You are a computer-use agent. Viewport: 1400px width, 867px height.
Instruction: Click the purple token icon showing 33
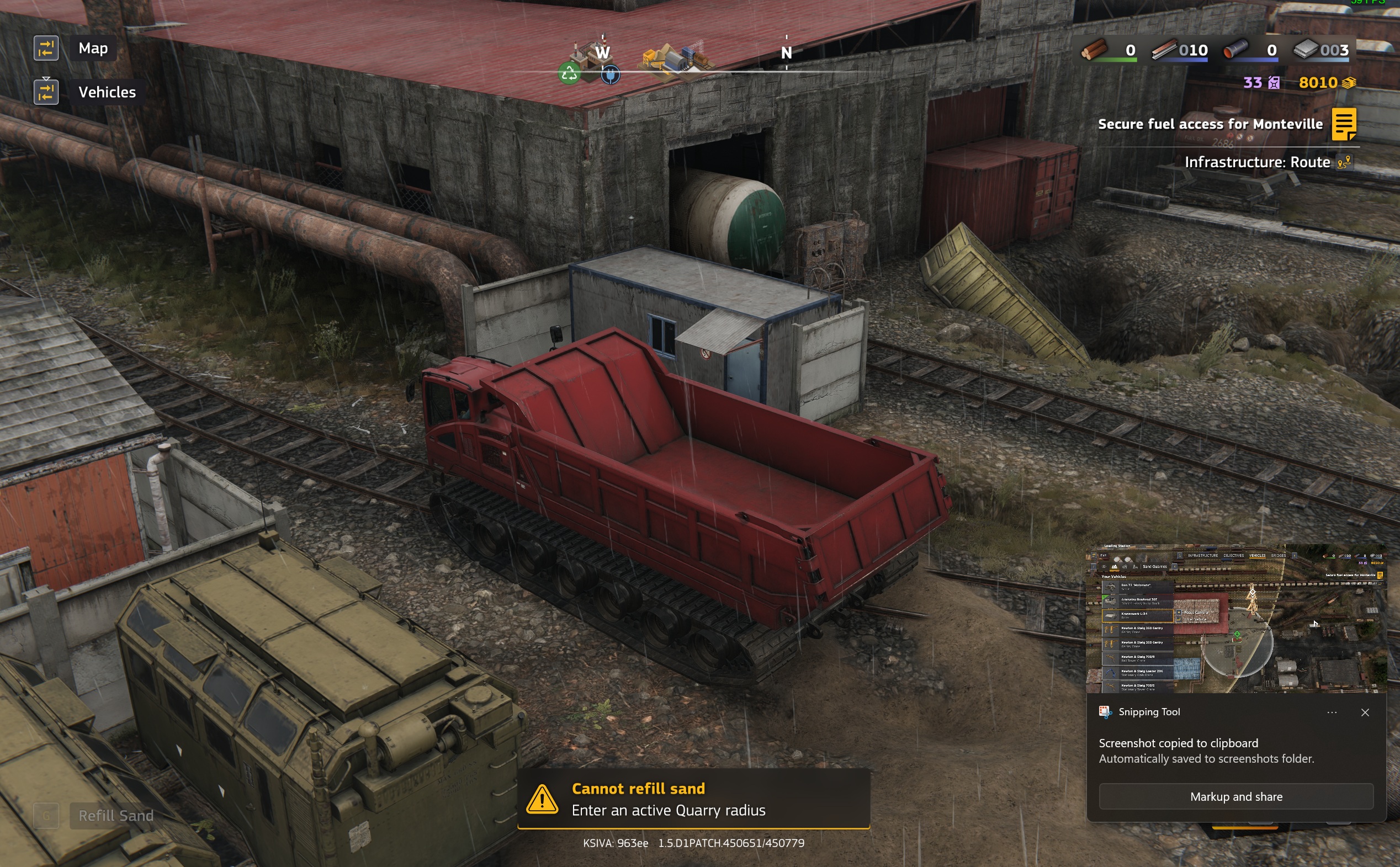click(x=1274, y=83)
